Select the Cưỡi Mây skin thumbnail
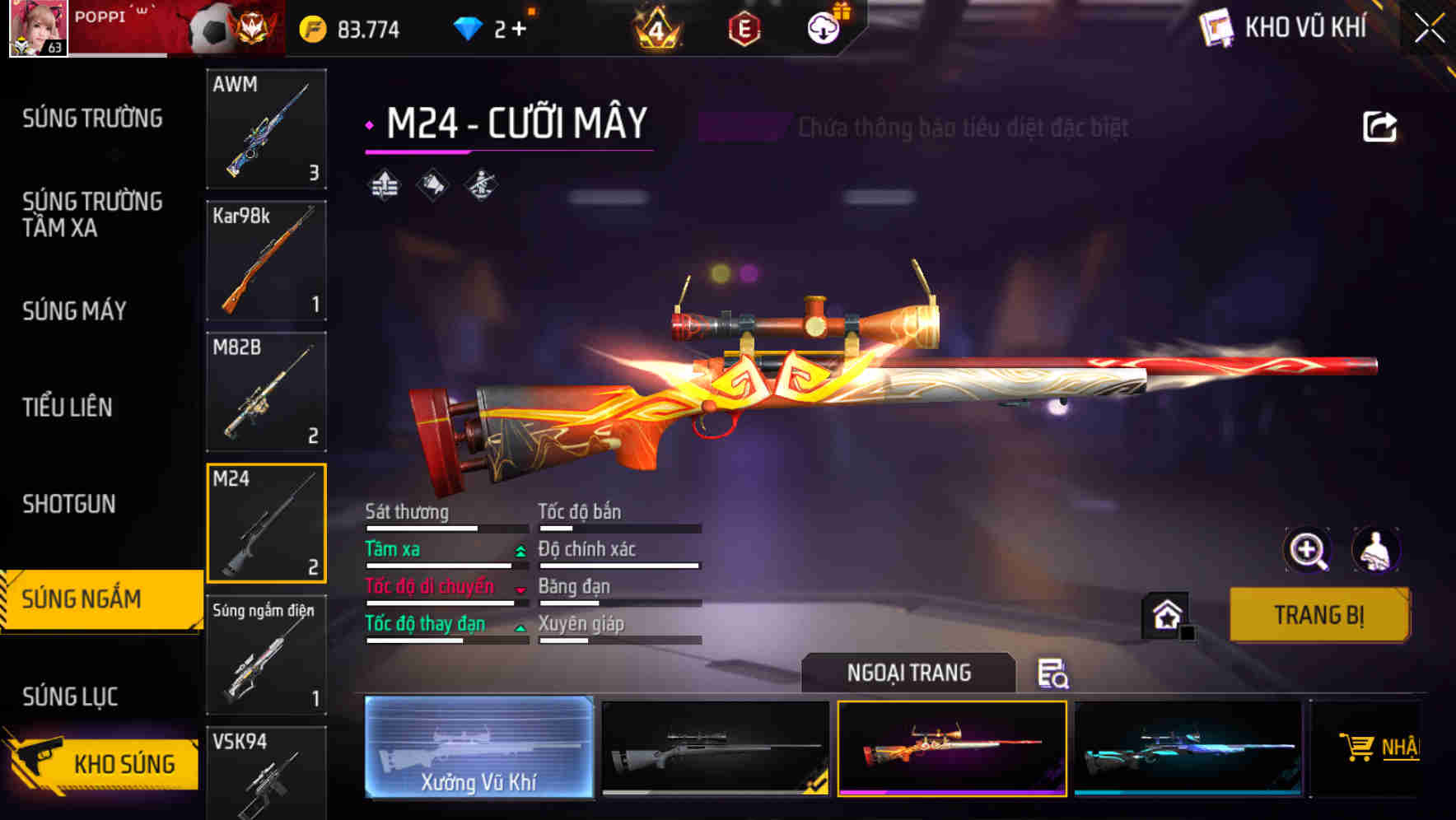Image resolution: width=1456 pixels, height=820 pixels. click(951, 748)
